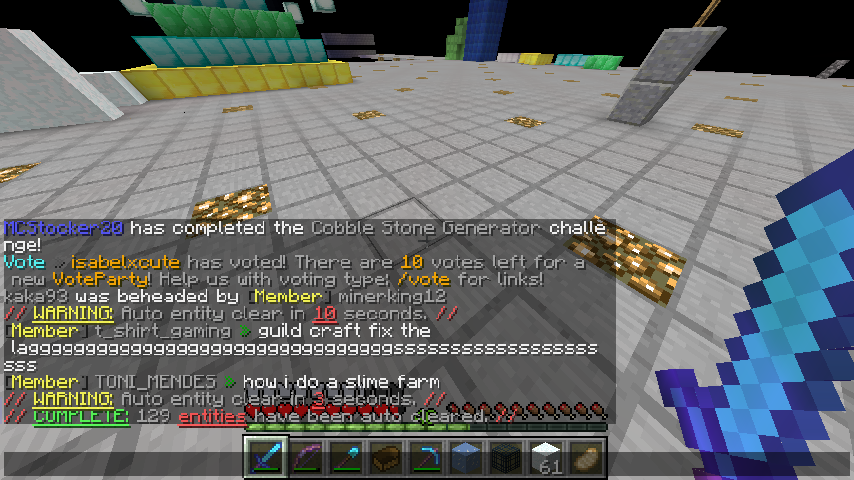Viewport: 854px width, 480px height.
Task: Select the blue block hotbar slot
Action: [x=467, y=458]
